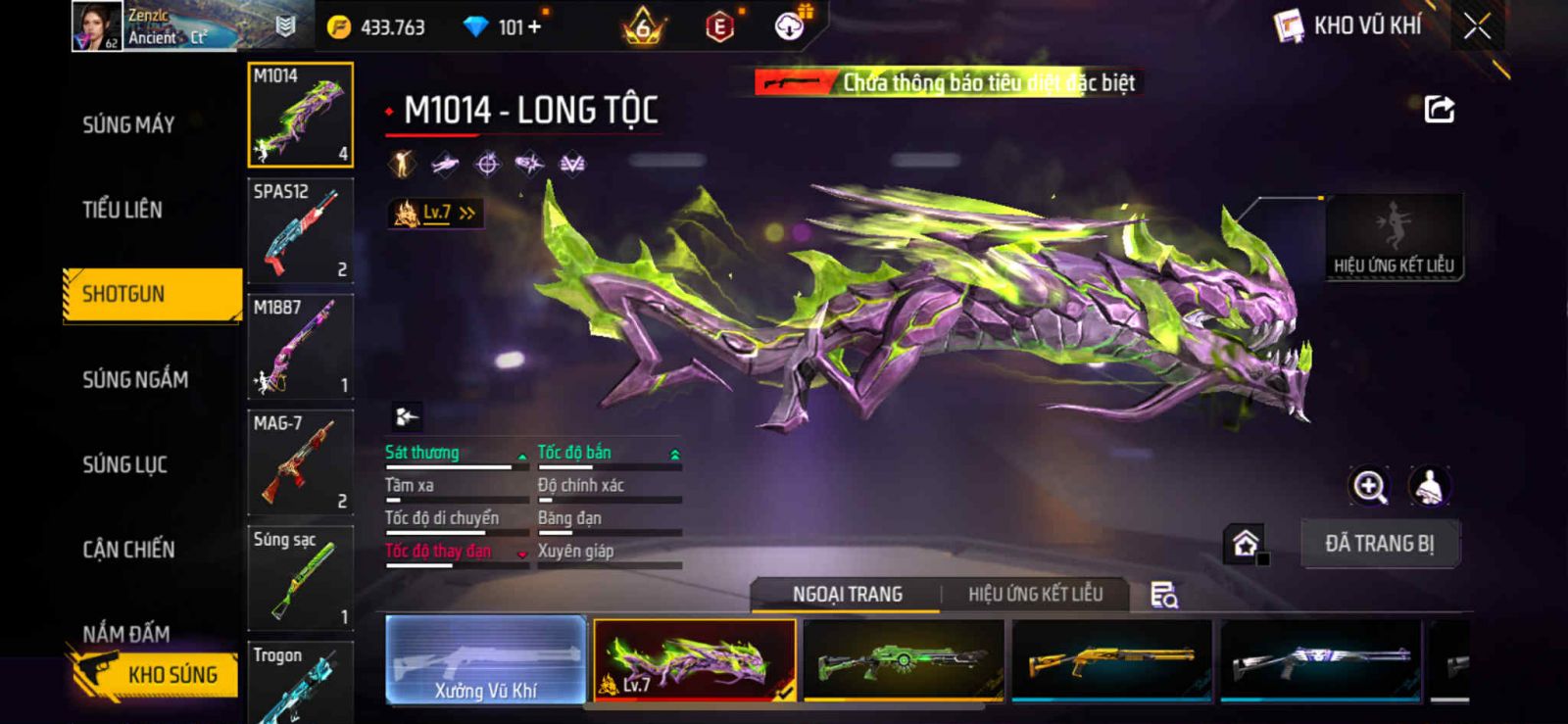Select the green shotgun skin thumbnail
Screen dimensions: 1568x724
(903, 660)
